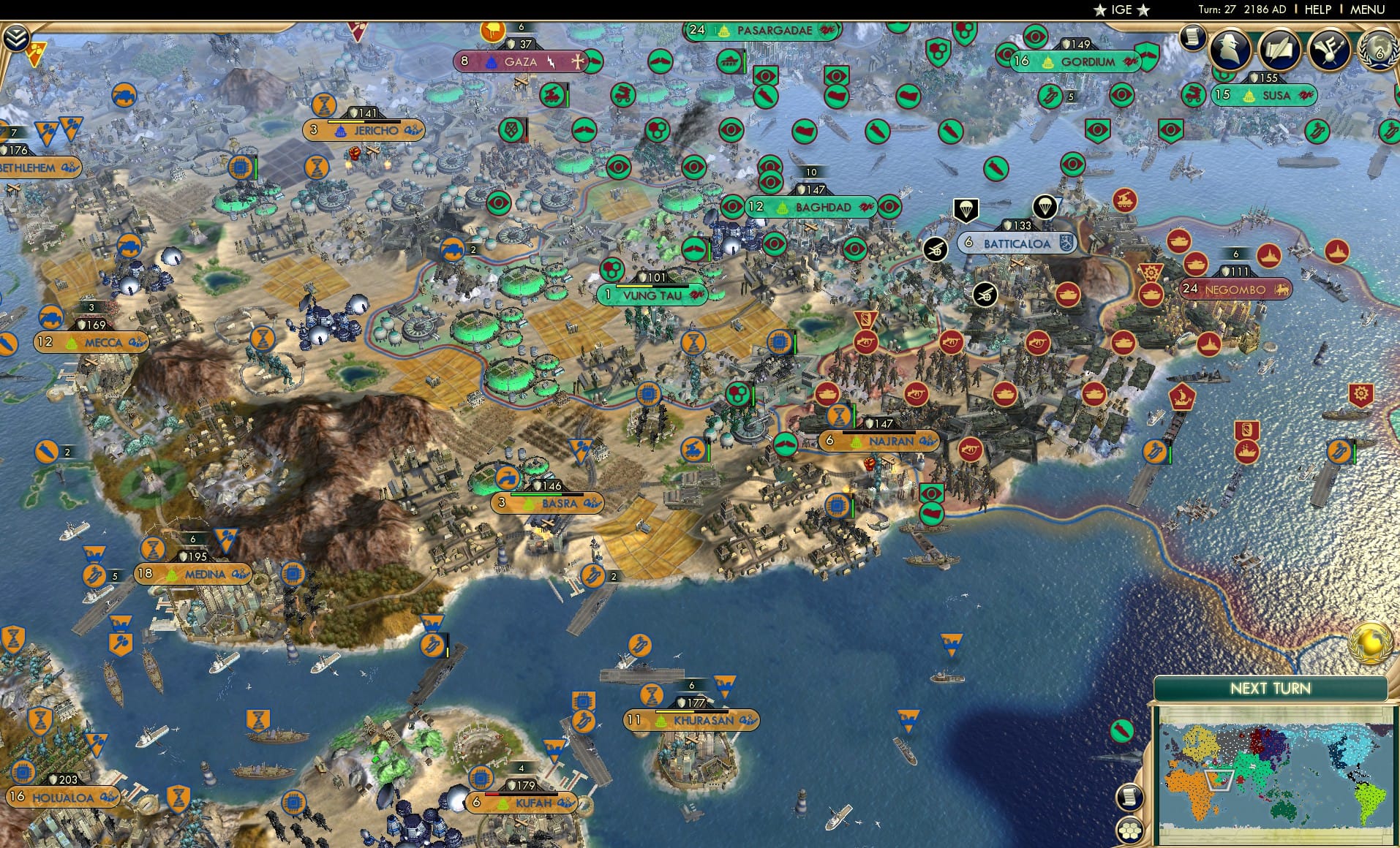Select a green eye recon flag near Baghdad
Screen dimensions: 1400x848
coord(734,207)
